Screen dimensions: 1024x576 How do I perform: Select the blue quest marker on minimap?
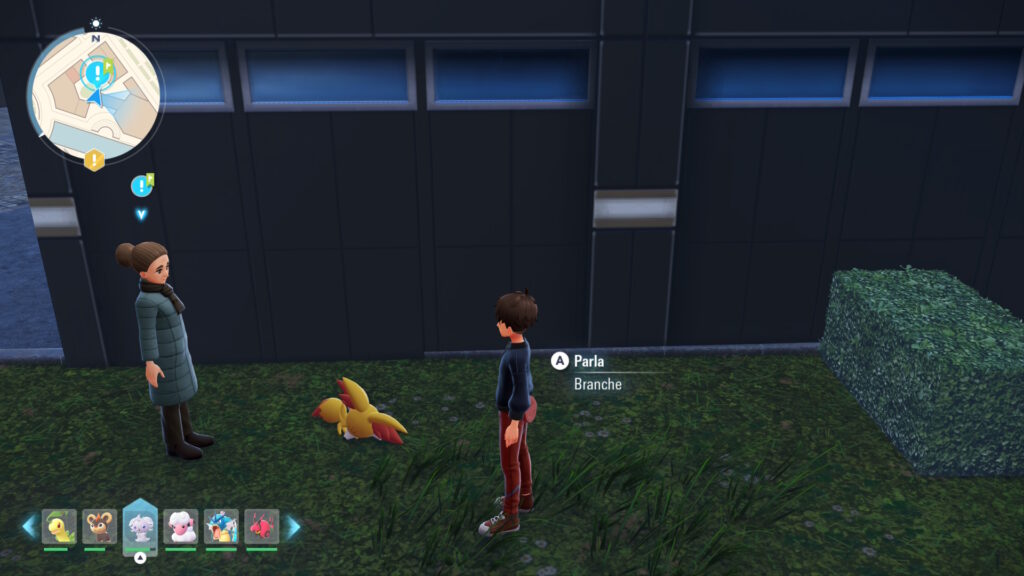pos(96,72)
